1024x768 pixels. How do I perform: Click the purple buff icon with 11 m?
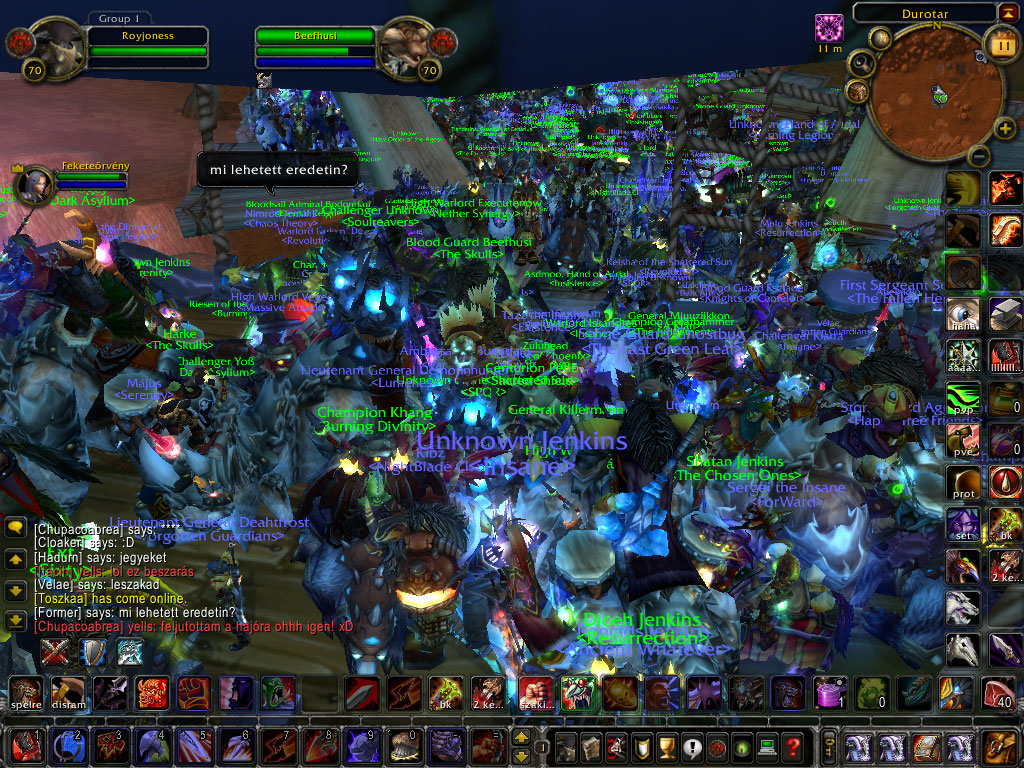coord(829,28)
